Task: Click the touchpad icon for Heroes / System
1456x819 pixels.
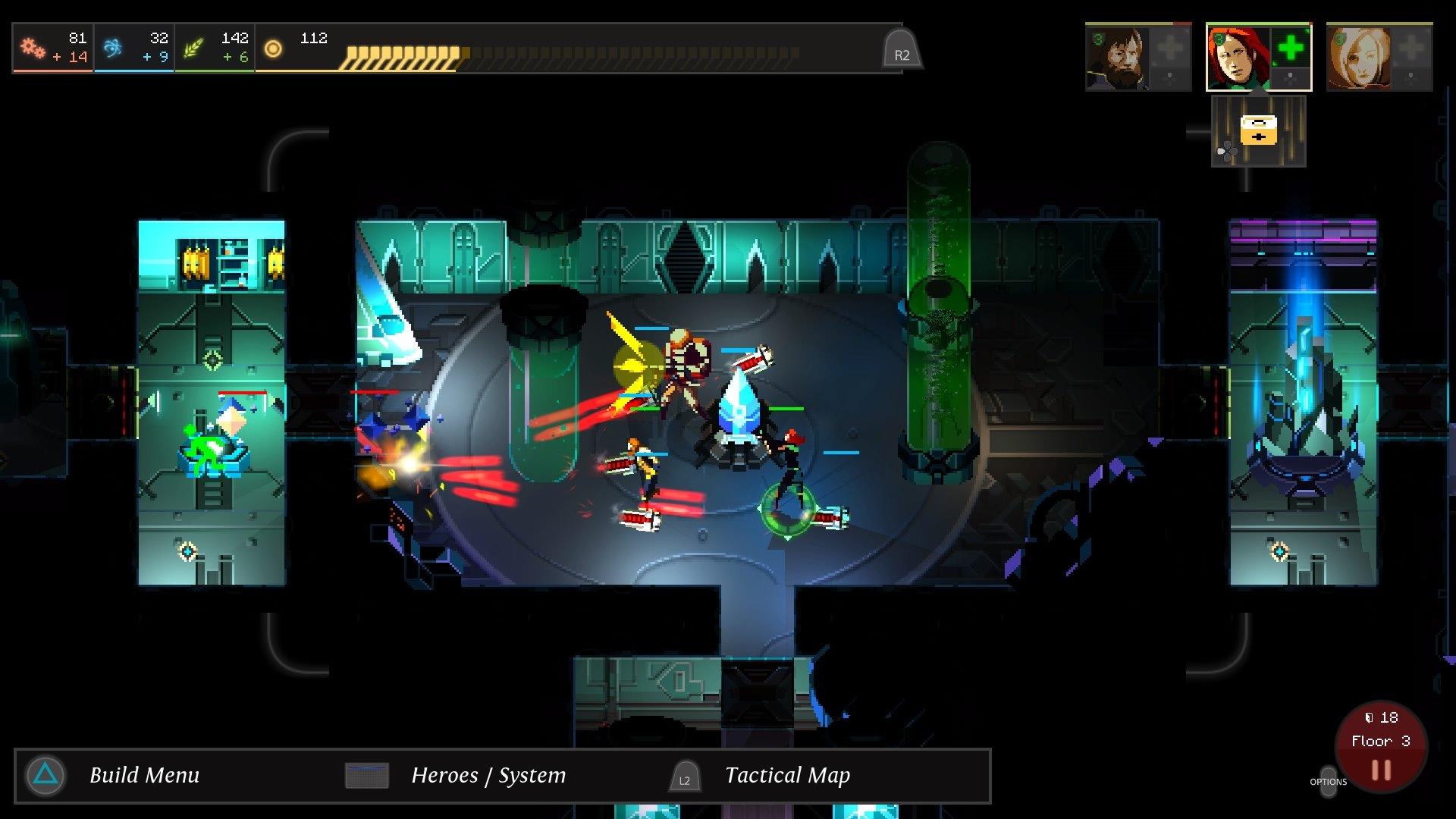Action: pos(367,775)
